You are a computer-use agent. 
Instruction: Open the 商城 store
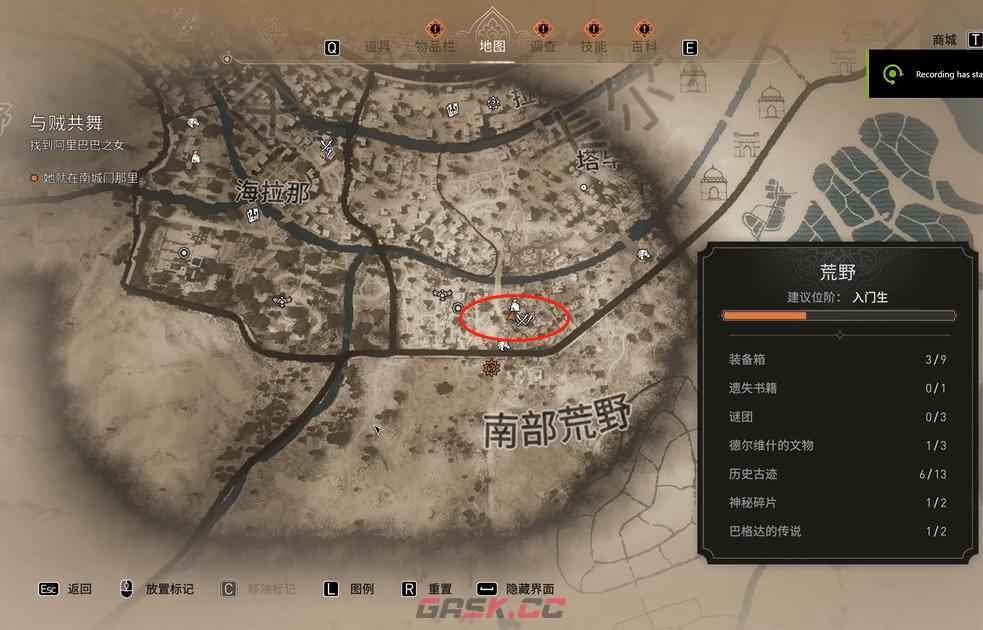click(x=945, y=40)
